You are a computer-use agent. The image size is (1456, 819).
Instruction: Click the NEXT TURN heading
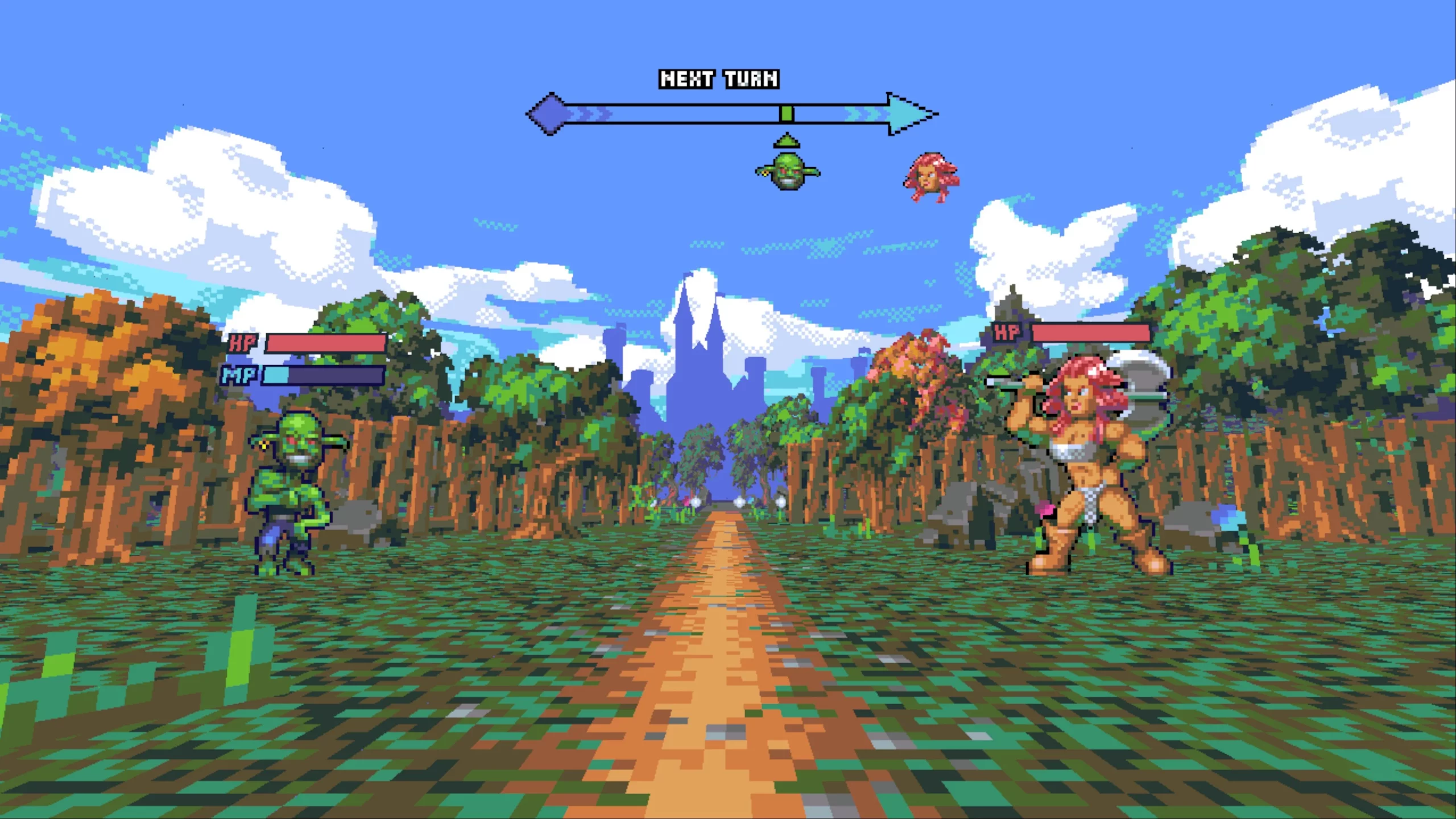(x=718, y=78)
